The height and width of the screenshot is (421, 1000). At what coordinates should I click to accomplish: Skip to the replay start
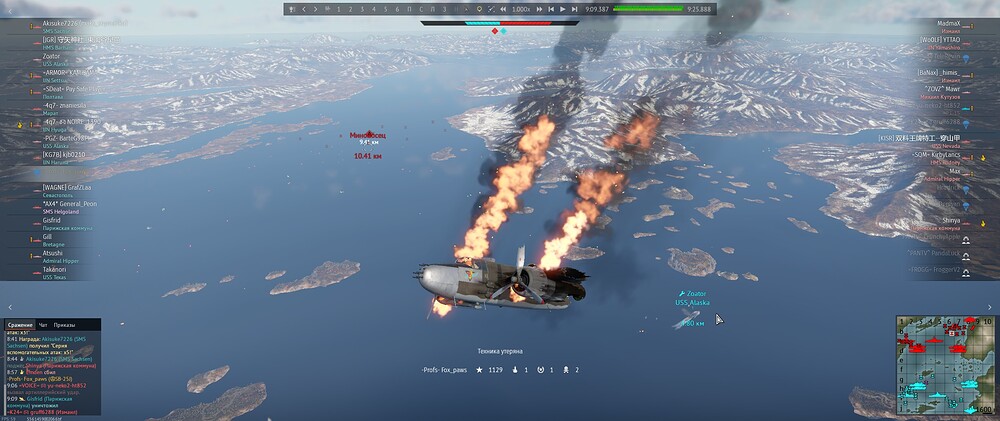click(552, 9)
